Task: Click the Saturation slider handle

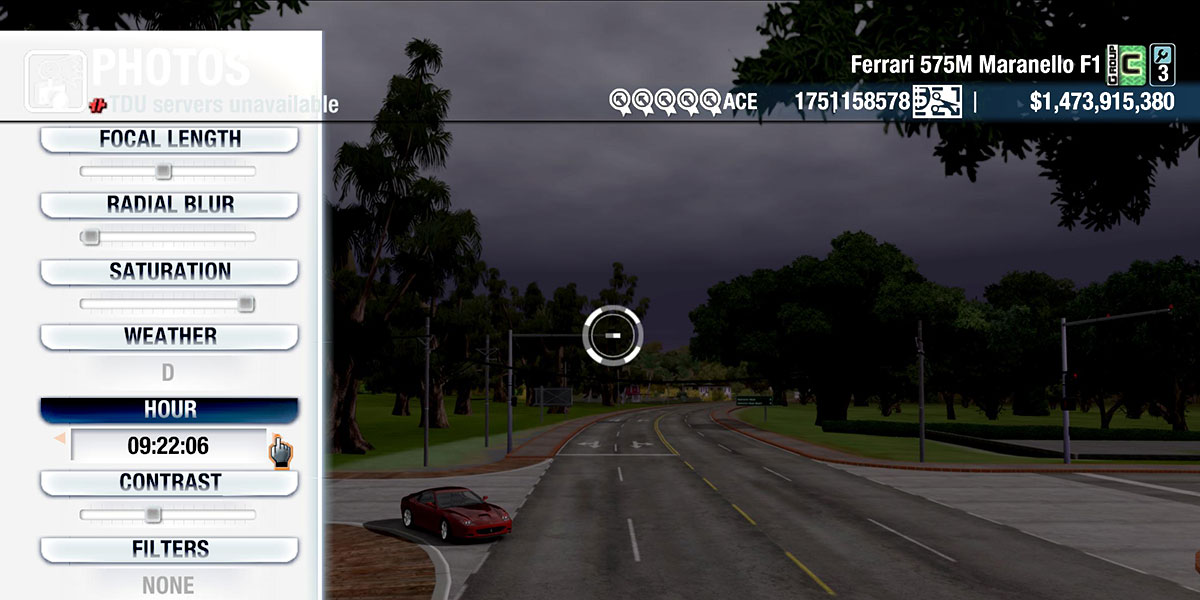Action: [246, 304]
